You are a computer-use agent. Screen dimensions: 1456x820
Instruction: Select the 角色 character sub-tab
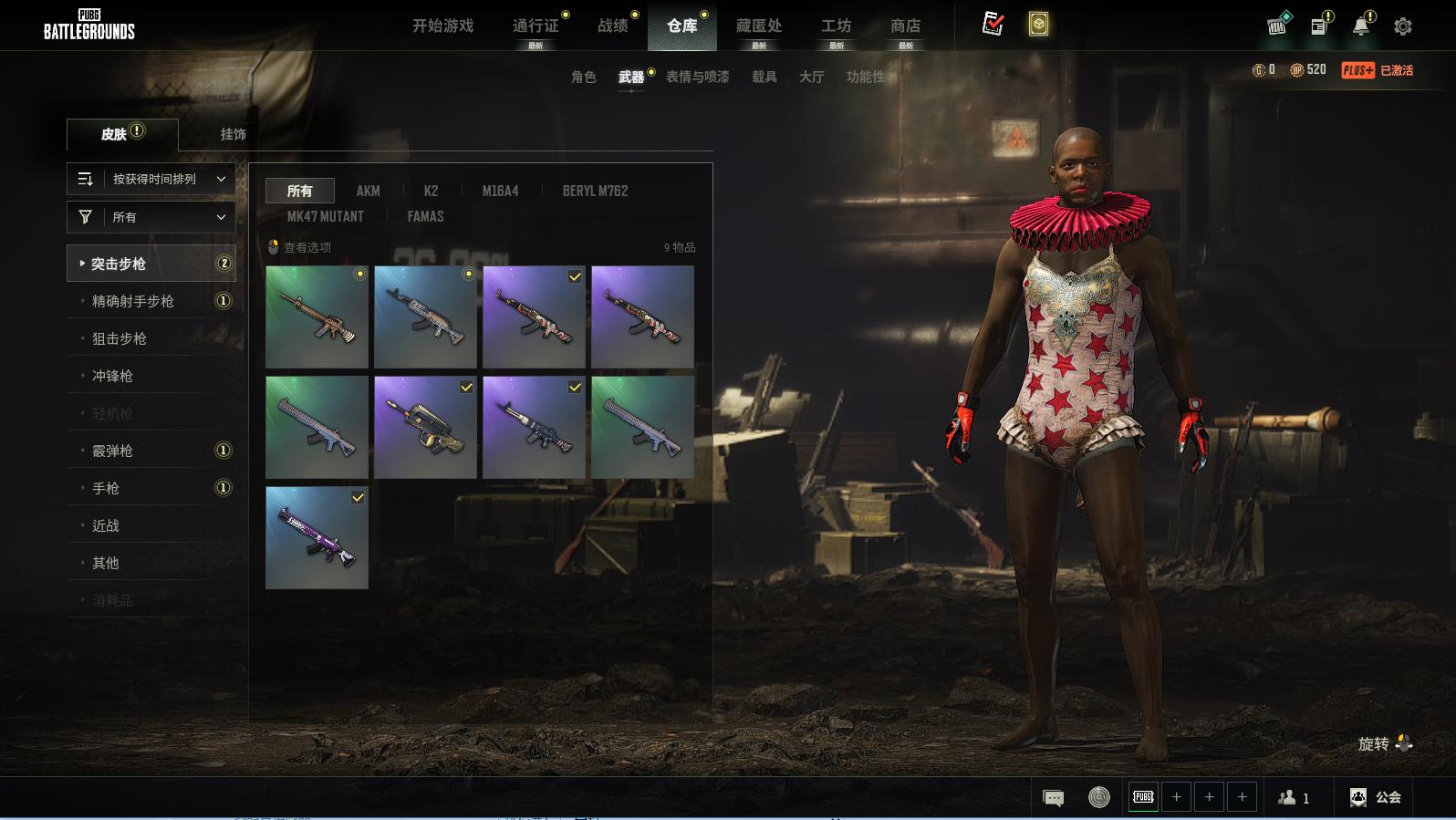tap(583, 77)
